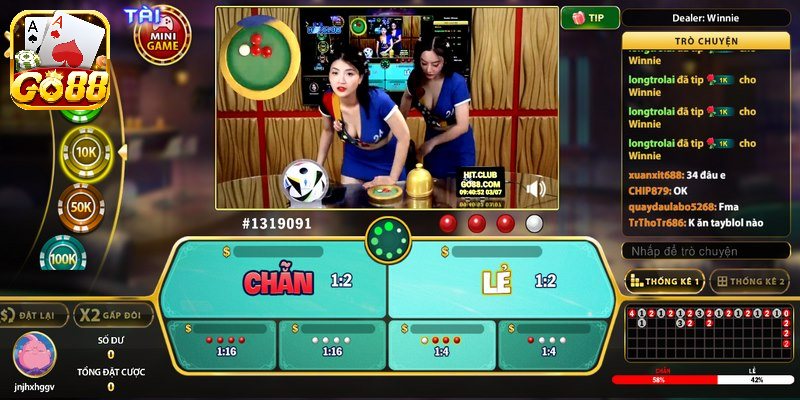Double the bet with X2 GẤP ĐÔI
The width and height of the screenshot is (800, 400).
tap(111, 316)
